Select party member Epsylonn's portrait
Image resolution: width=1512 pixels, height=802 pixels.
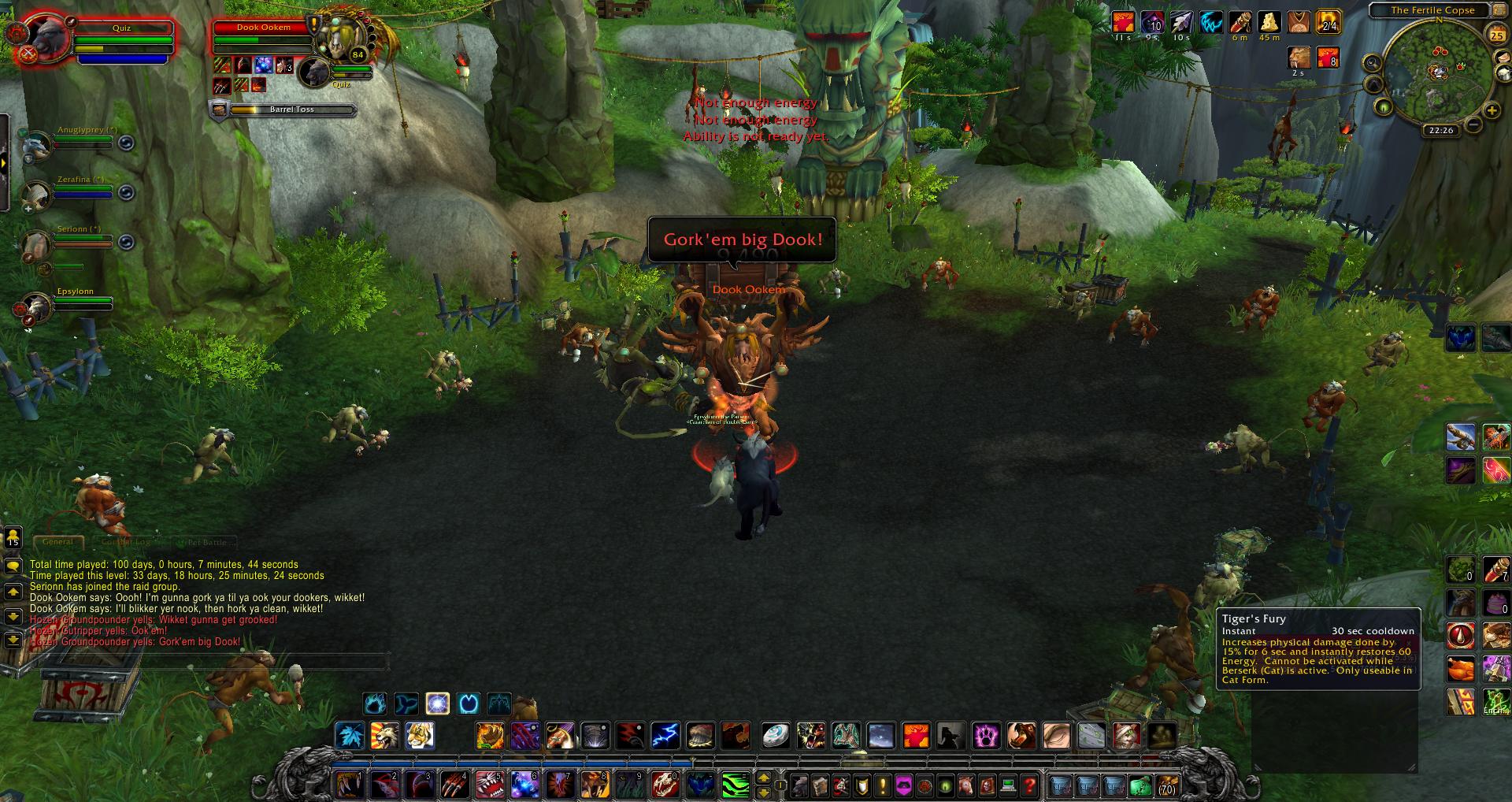click(x=35, y=306)
